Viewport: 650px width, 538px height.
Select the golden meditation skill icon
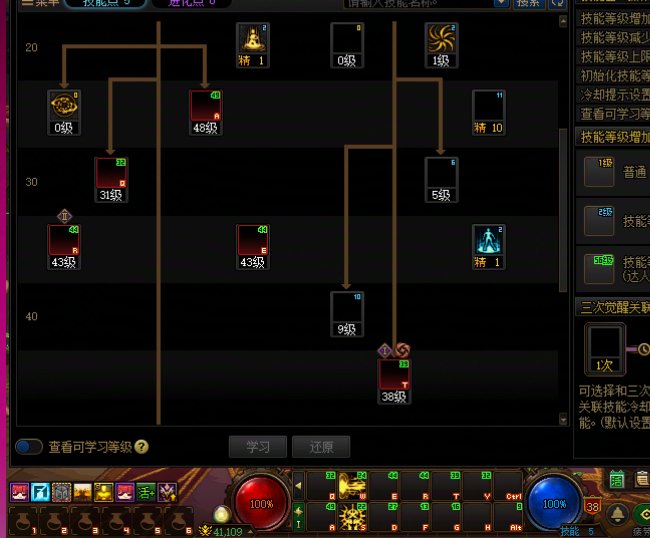pos(253,39)
